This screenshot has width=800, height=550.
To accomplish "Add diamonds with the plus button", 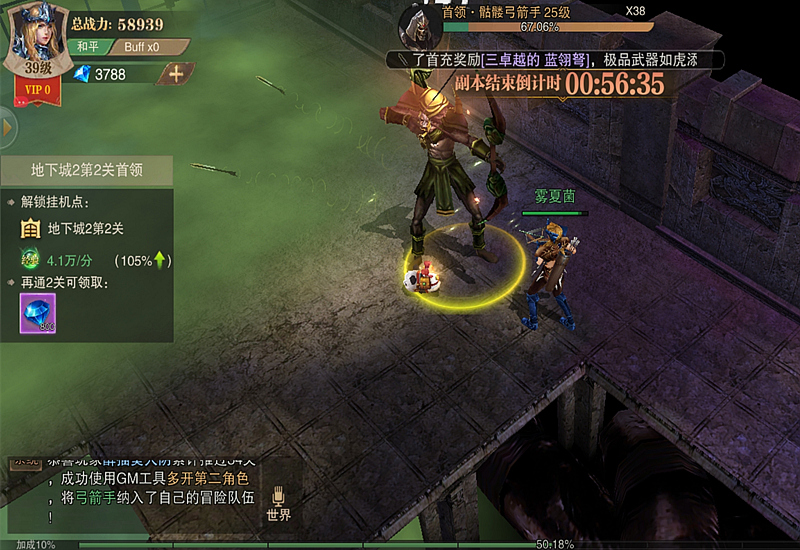I will 176,73.
